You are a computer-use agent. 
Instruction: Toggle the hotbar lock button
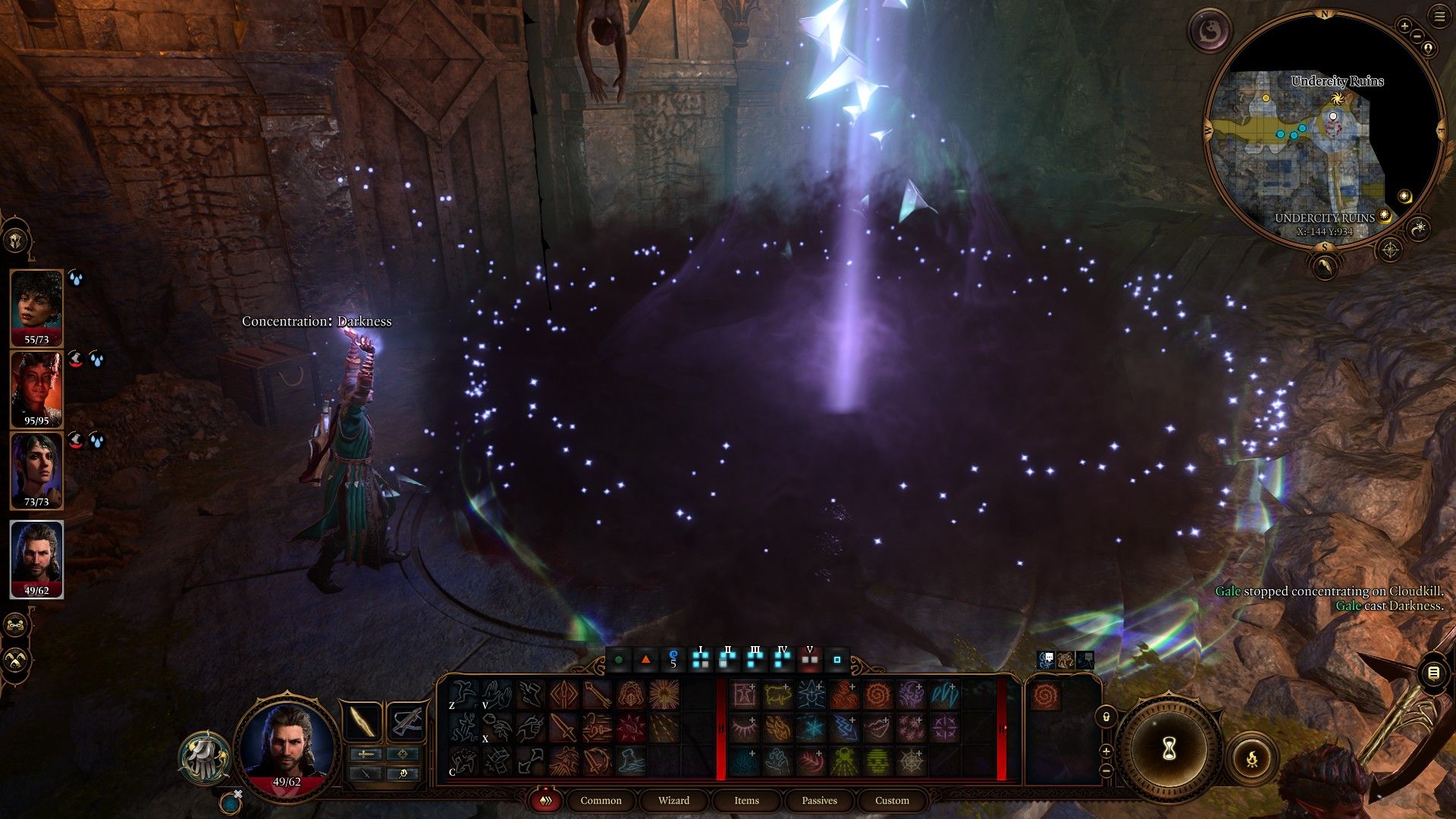(1106, 716)
